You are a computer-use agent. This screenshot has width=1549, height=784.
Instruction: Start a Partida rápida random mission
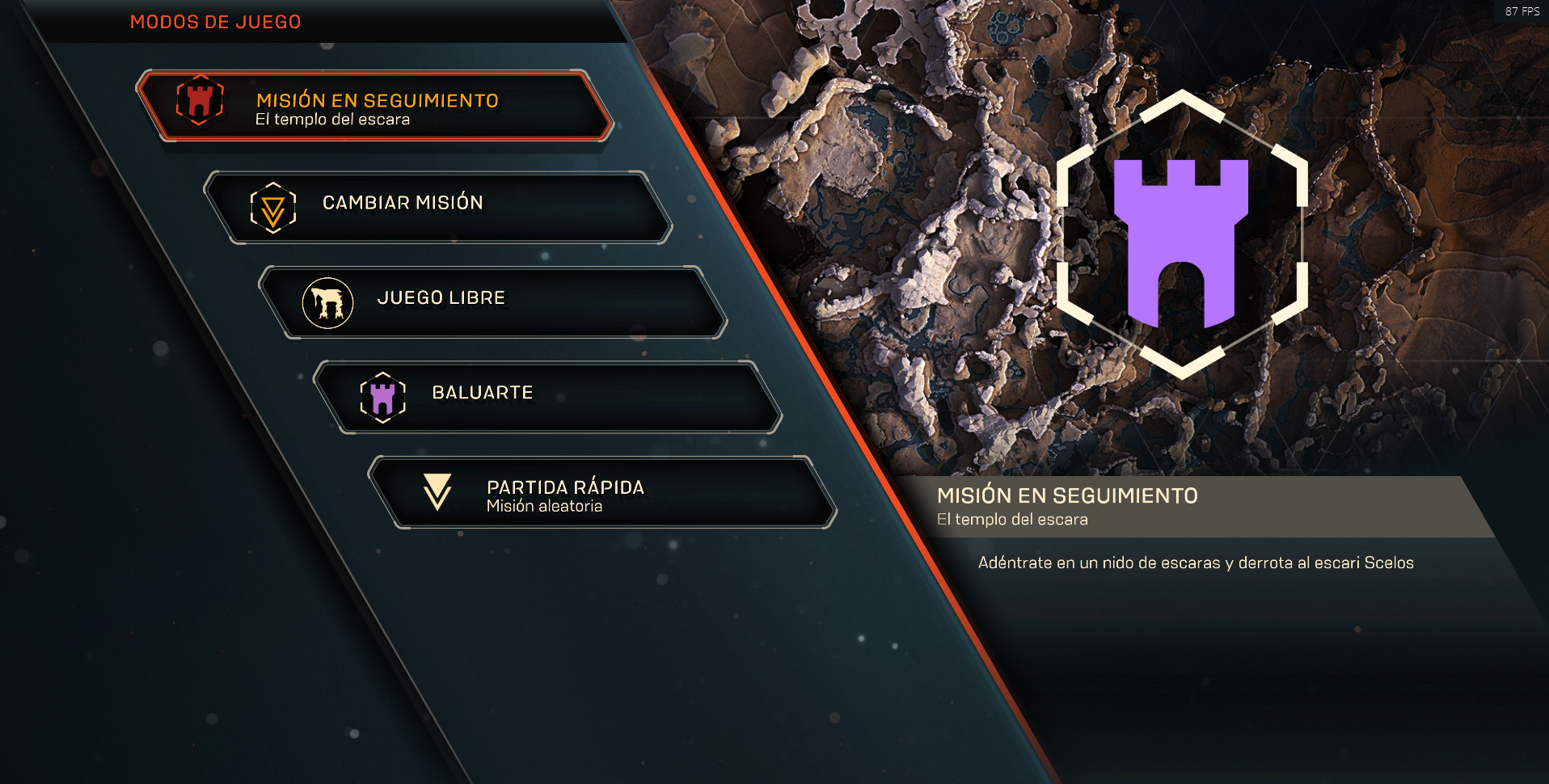click(601, 492)
